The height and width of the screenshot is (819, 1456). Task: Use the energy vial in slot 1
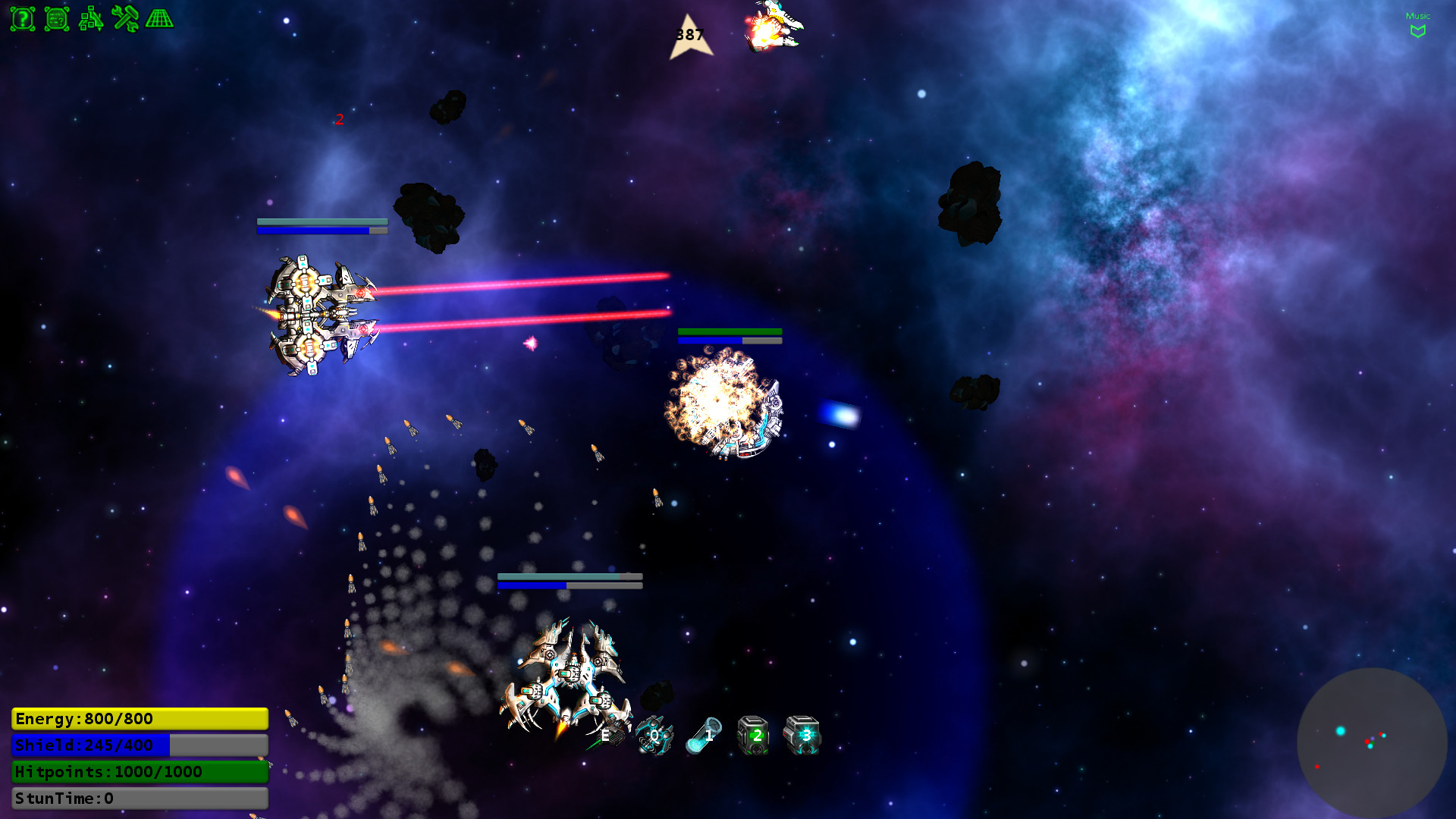[x=707, y=734]
